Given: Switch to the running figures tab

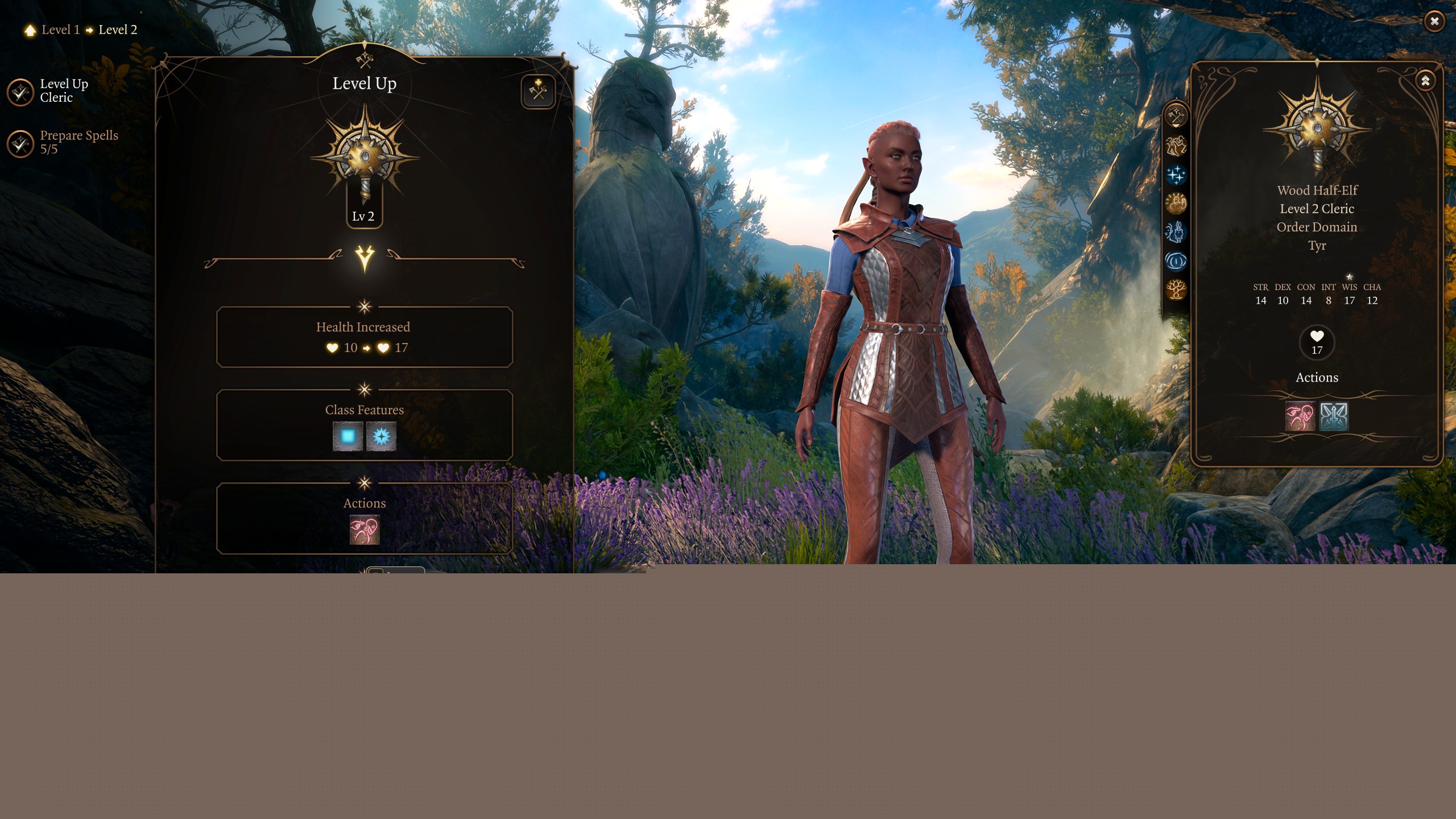Looking at the screenshot, I should point(1176,146).
